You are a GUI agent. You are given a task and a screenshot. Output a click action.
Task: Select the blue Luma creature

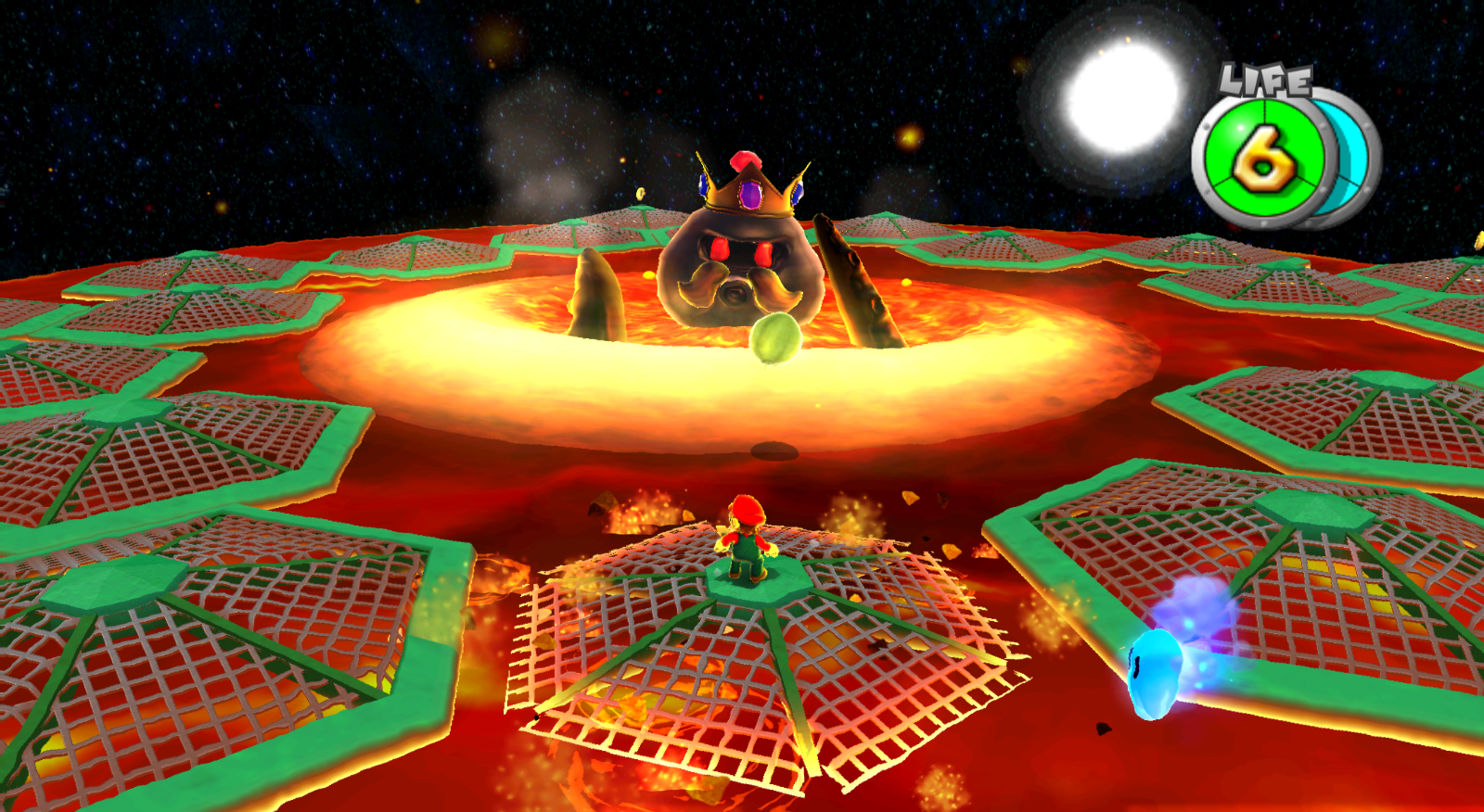click(x=1156, y=669)
